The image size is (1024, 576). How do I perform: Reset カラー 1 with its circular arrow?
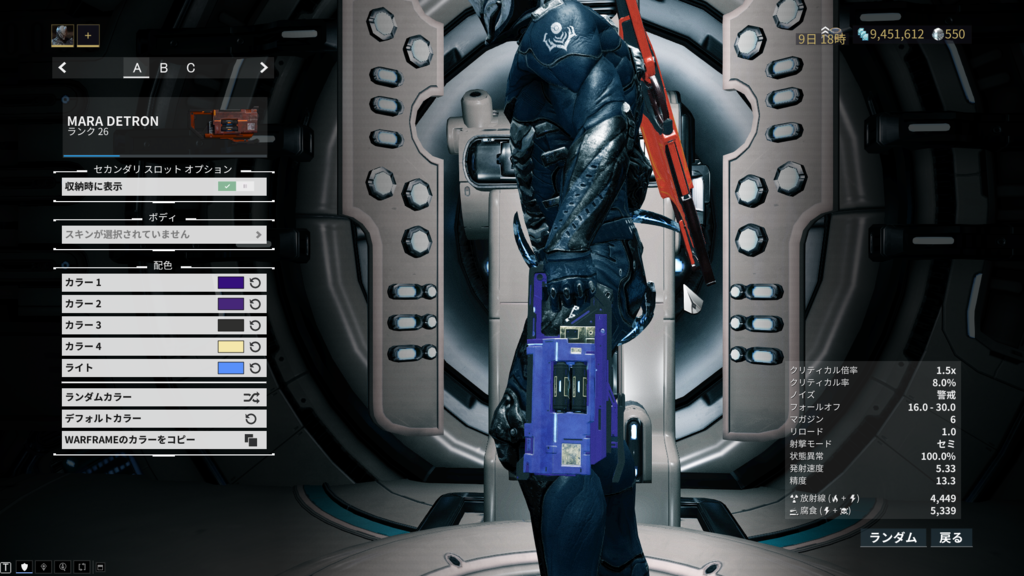[x=255, y=283]
